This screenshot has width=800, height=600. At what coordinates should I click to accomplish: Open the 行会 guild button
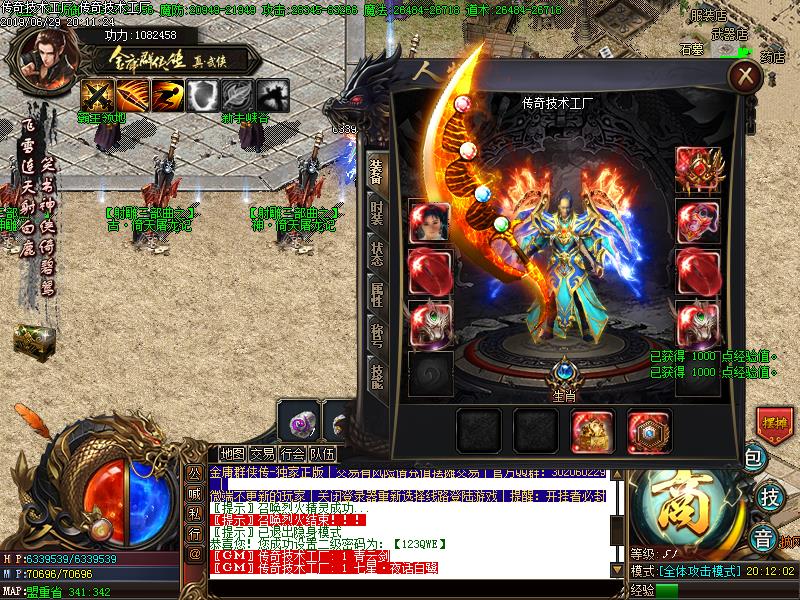pyautogui.click(x=292, y=454)
